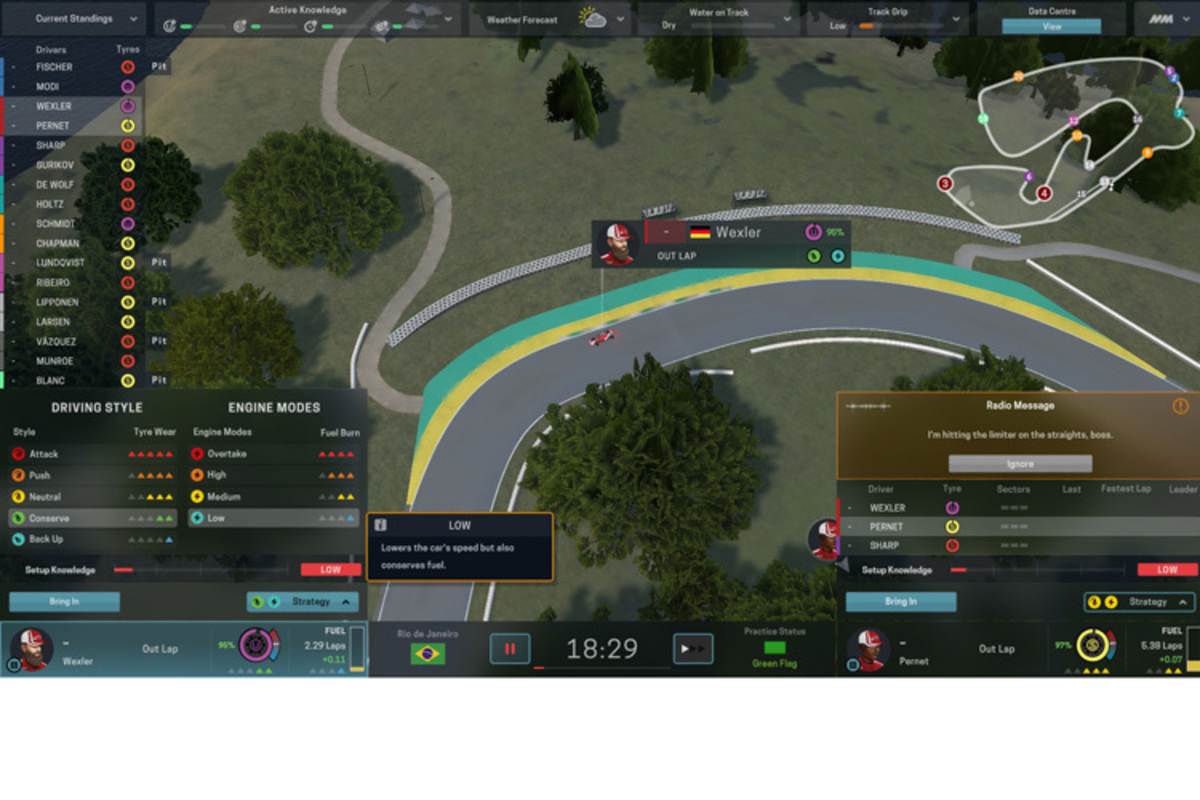Set engine mode to High
This screenshot has width=1200, height=800.
[x=216, y=475]
